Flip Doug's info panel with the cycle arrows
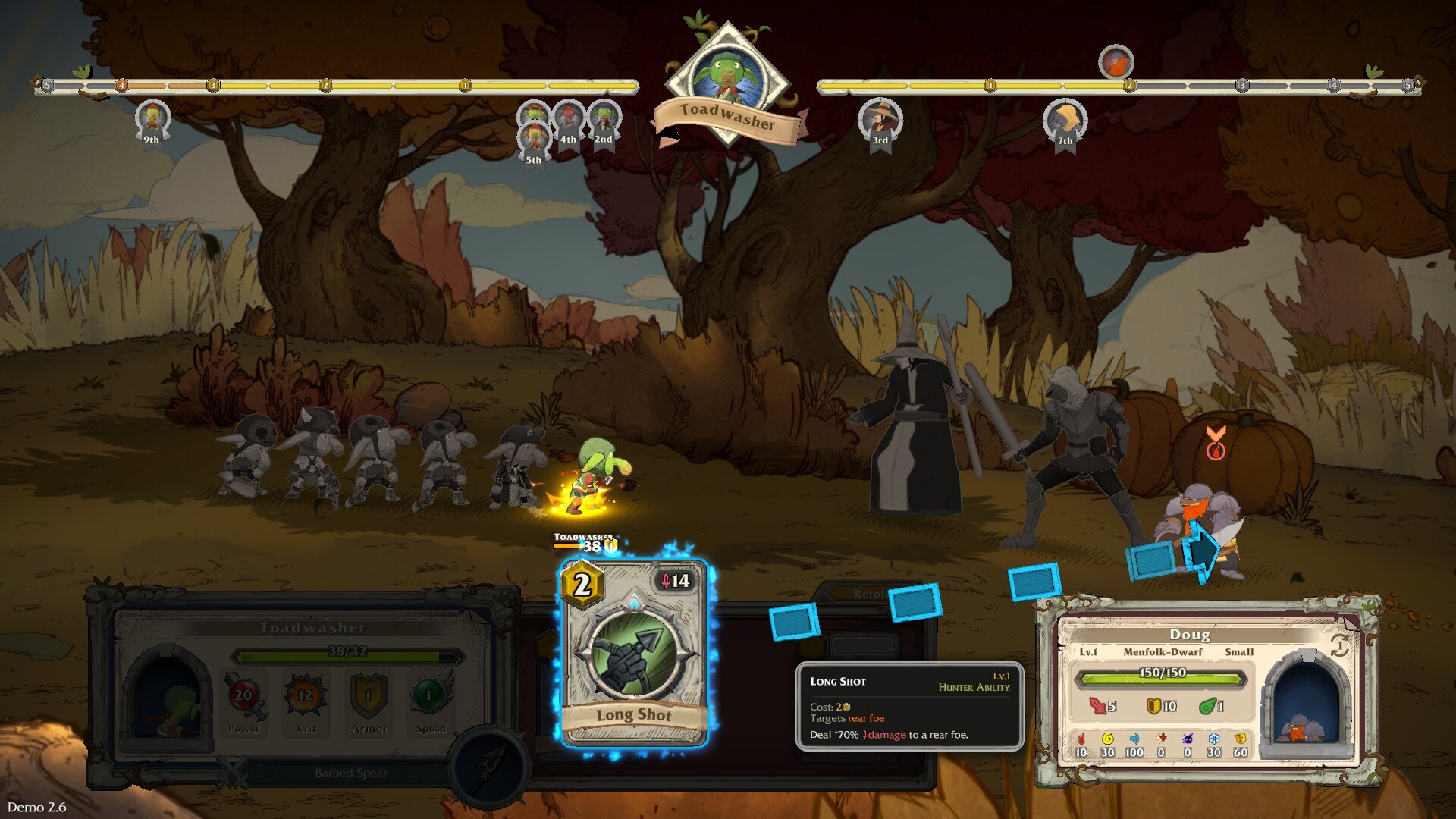Image resolution: width=1456 pixels, height=819 pixels. (1340, 645)
